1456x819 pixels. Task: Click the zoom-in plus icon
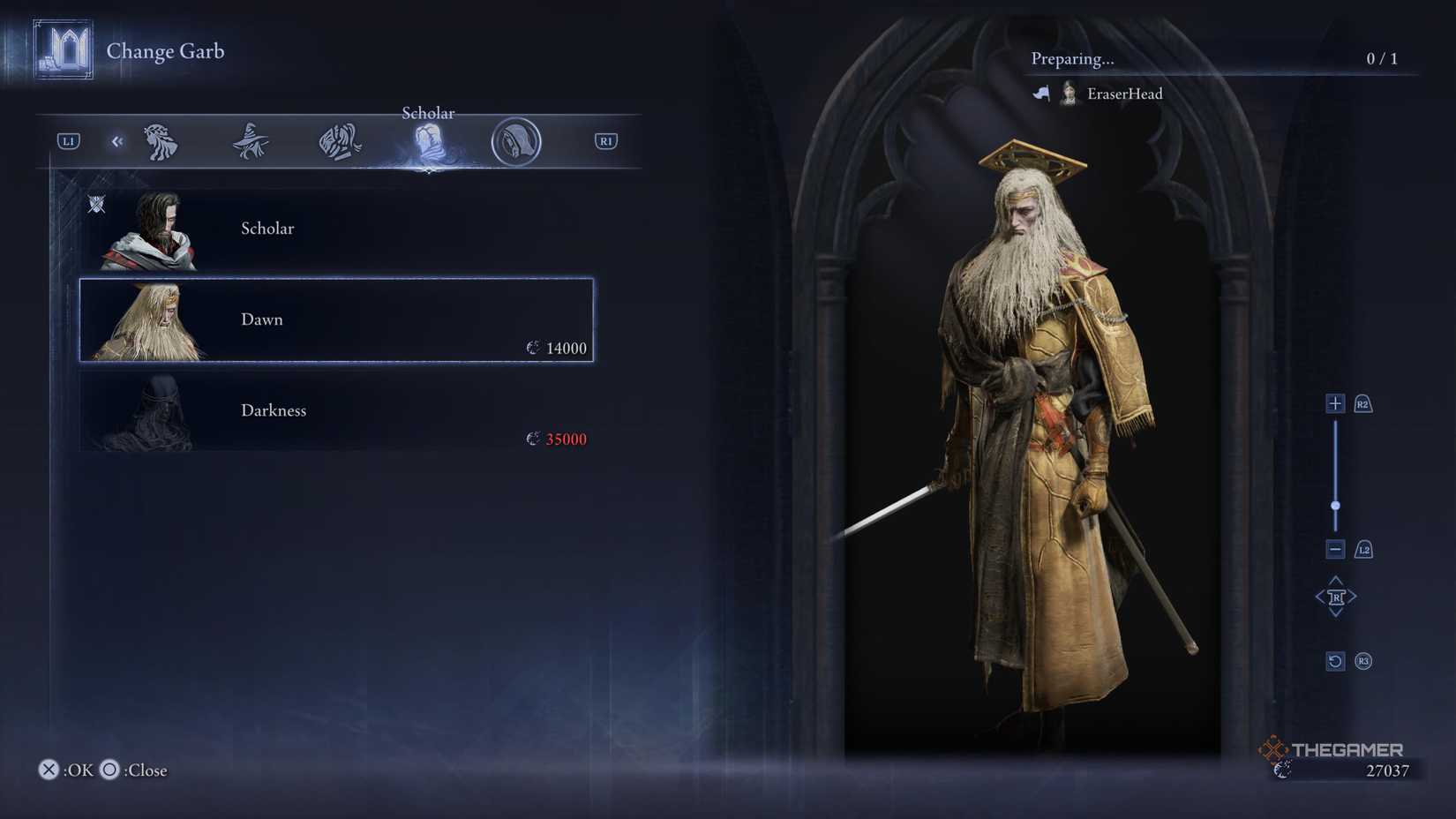click(1333, 402)
